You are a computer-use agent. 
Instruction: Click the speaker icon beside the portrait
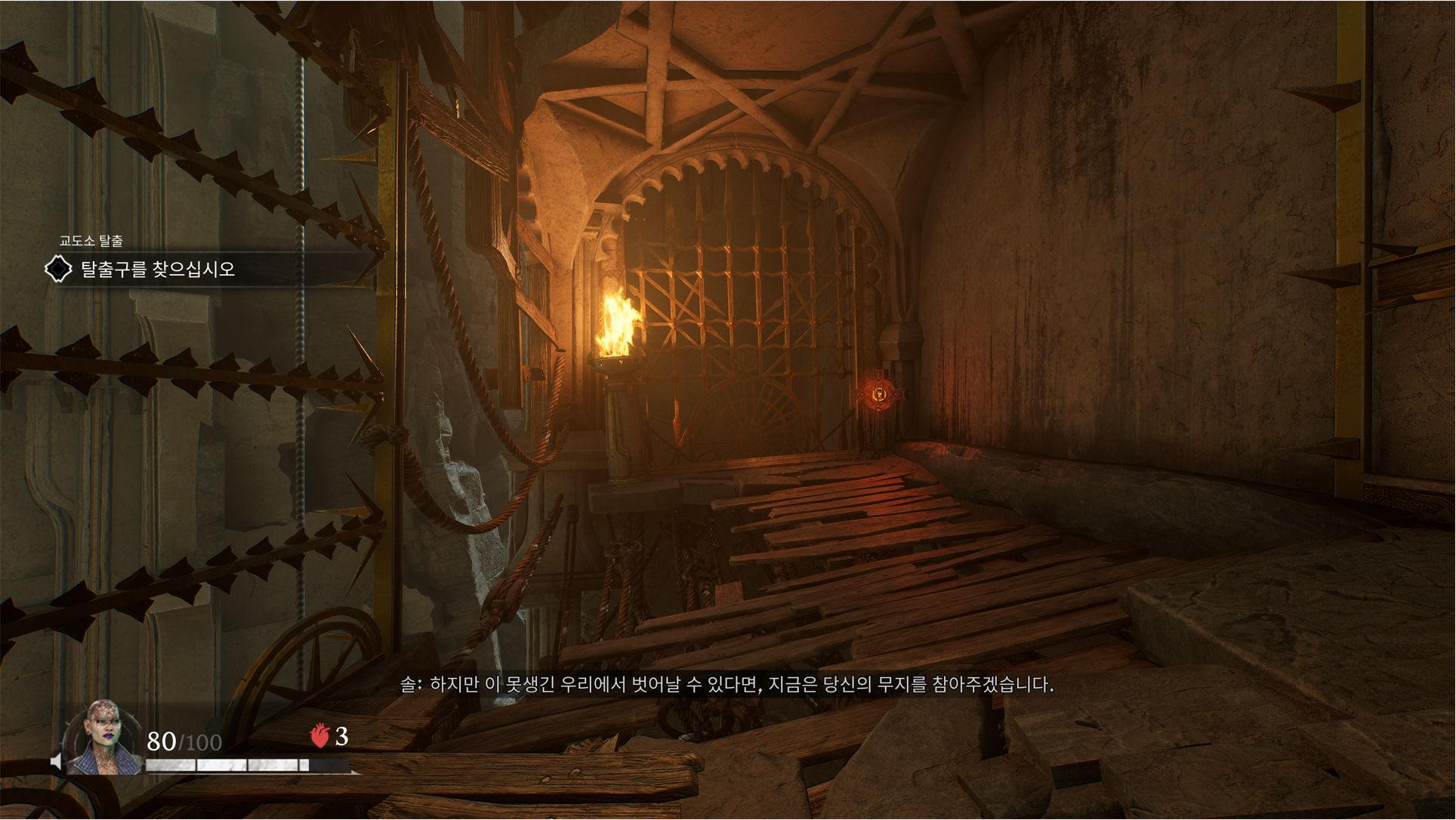(x=56, y=761)
